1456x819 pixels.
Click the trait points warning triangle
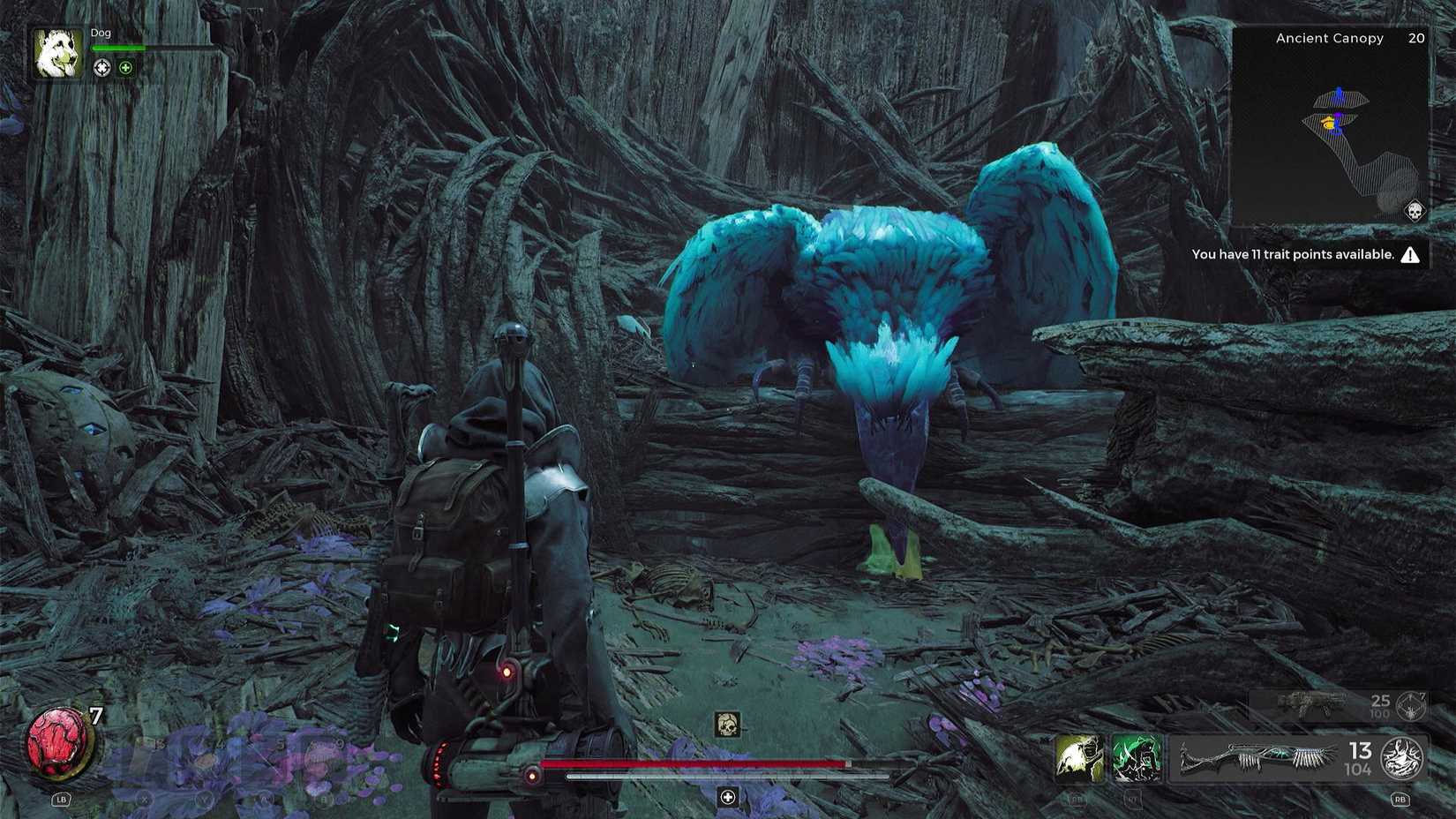(x=1410, y=254)
